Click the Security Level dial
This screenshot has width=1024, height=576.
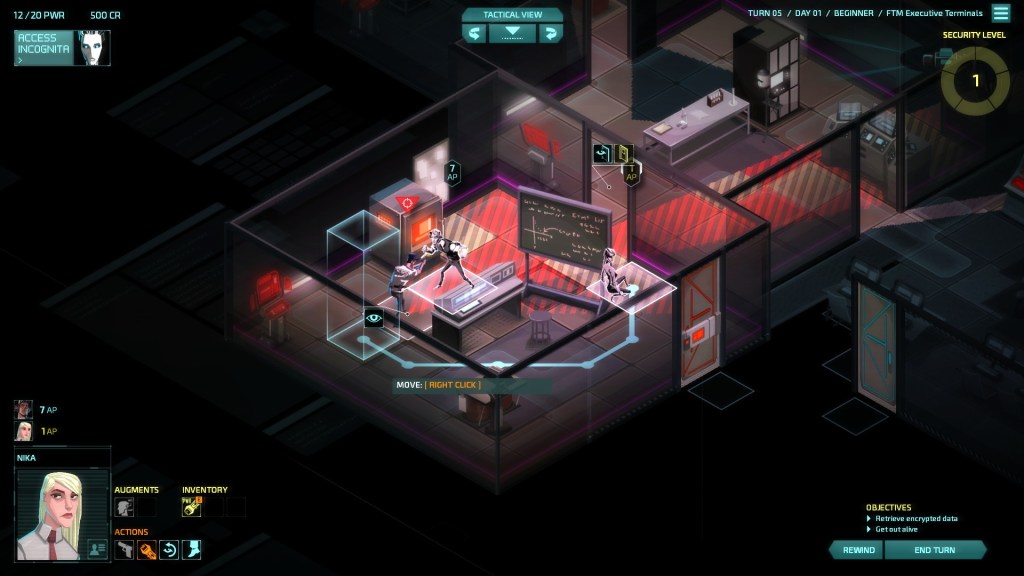tap(975, 81)
